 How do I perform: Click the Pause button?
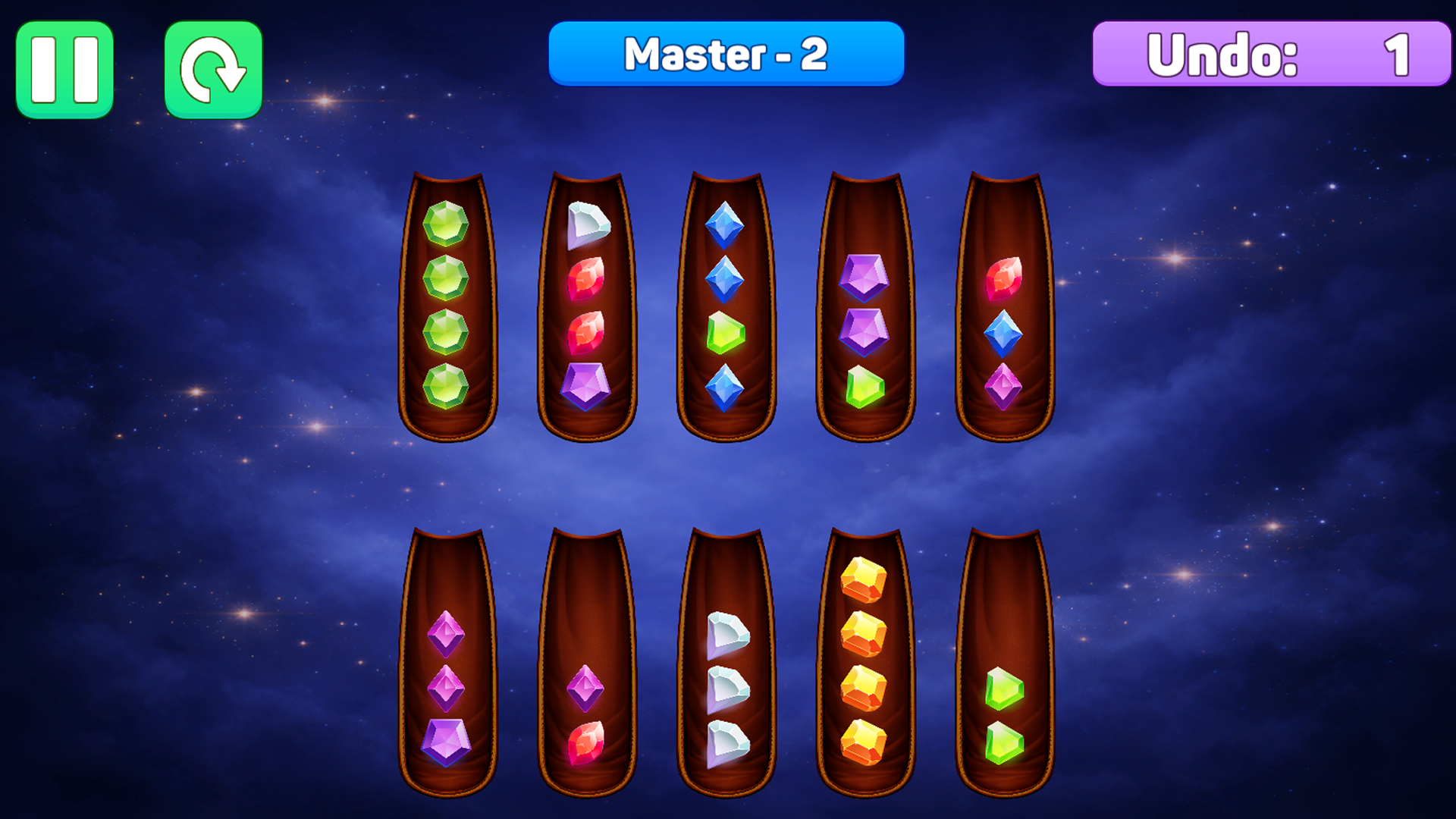(64, 67)
